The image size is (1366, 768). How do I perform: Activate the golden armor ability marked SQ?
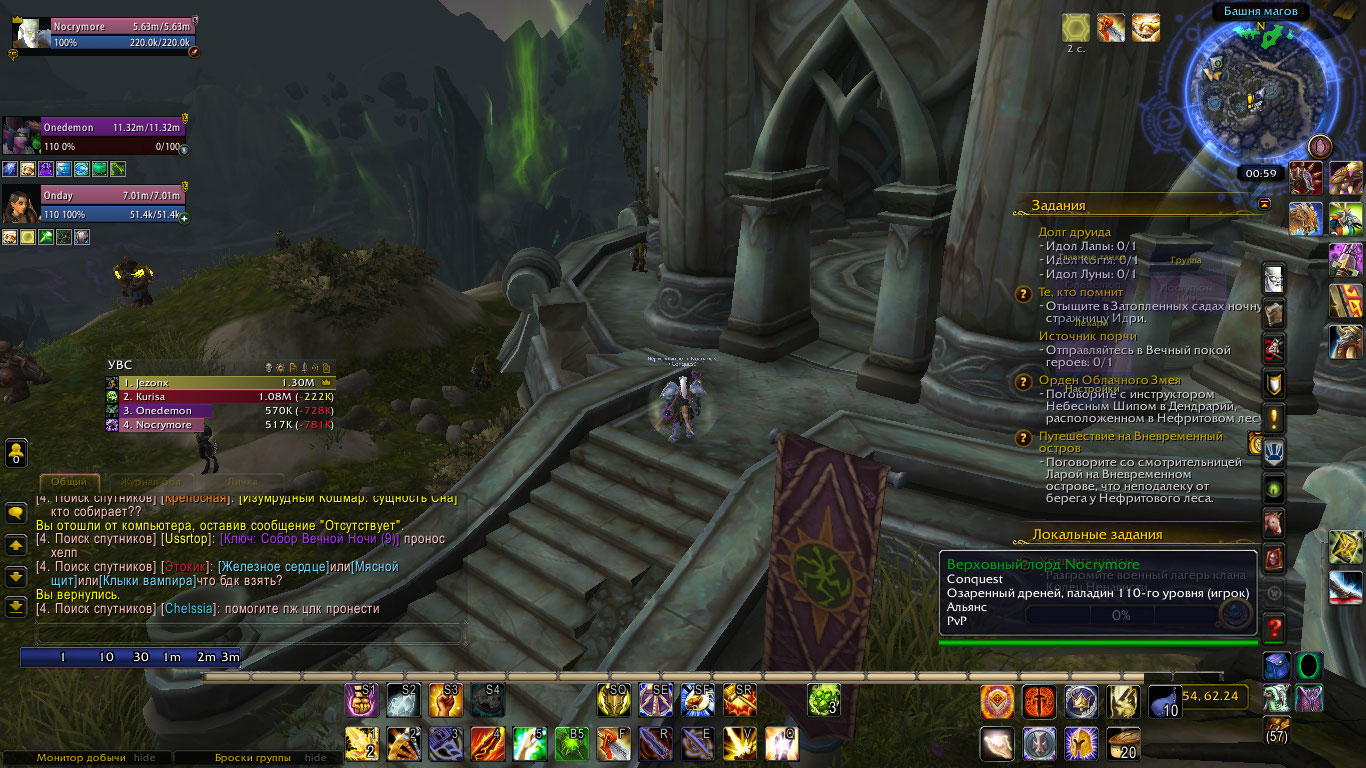(x=613, y=700)
